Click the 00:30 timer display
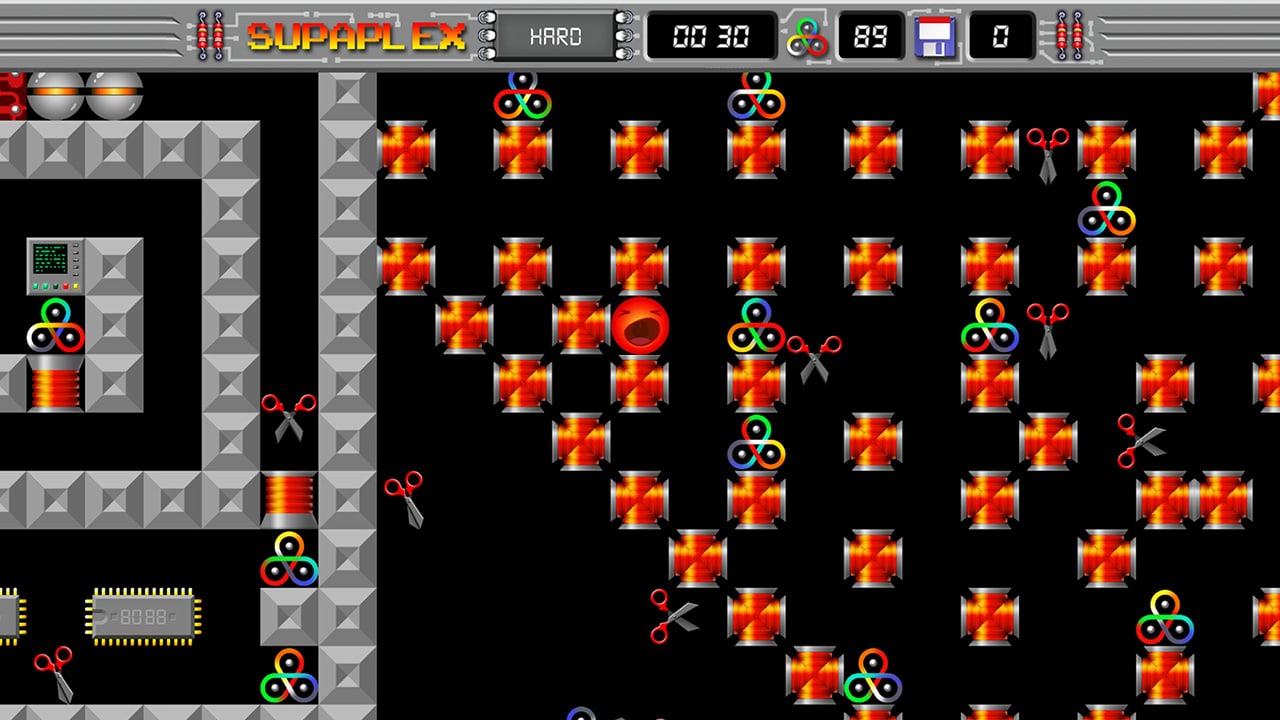The height and width of the screenshot is (720, 1280). tap(712, 37)
